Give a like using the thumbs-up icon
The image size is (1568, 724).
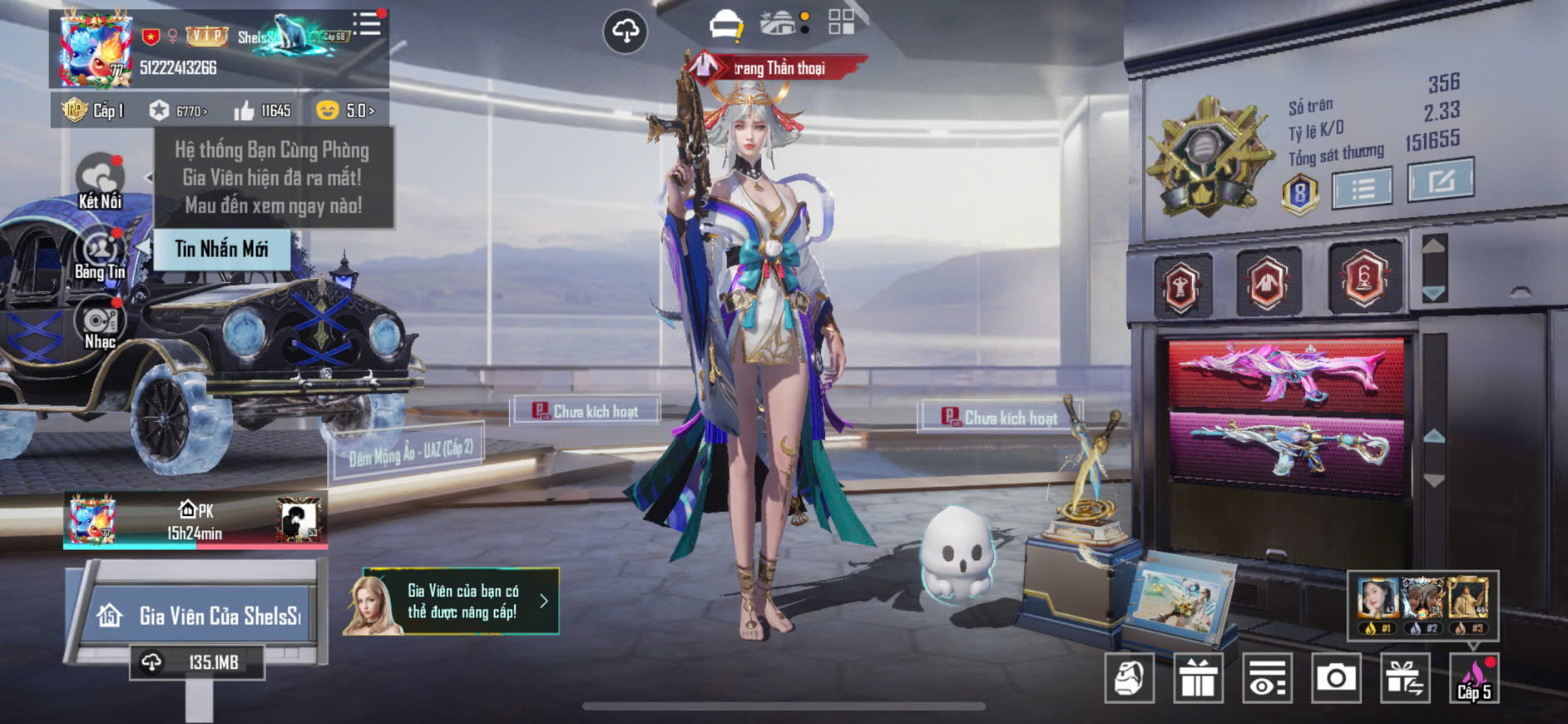(244, 111)
